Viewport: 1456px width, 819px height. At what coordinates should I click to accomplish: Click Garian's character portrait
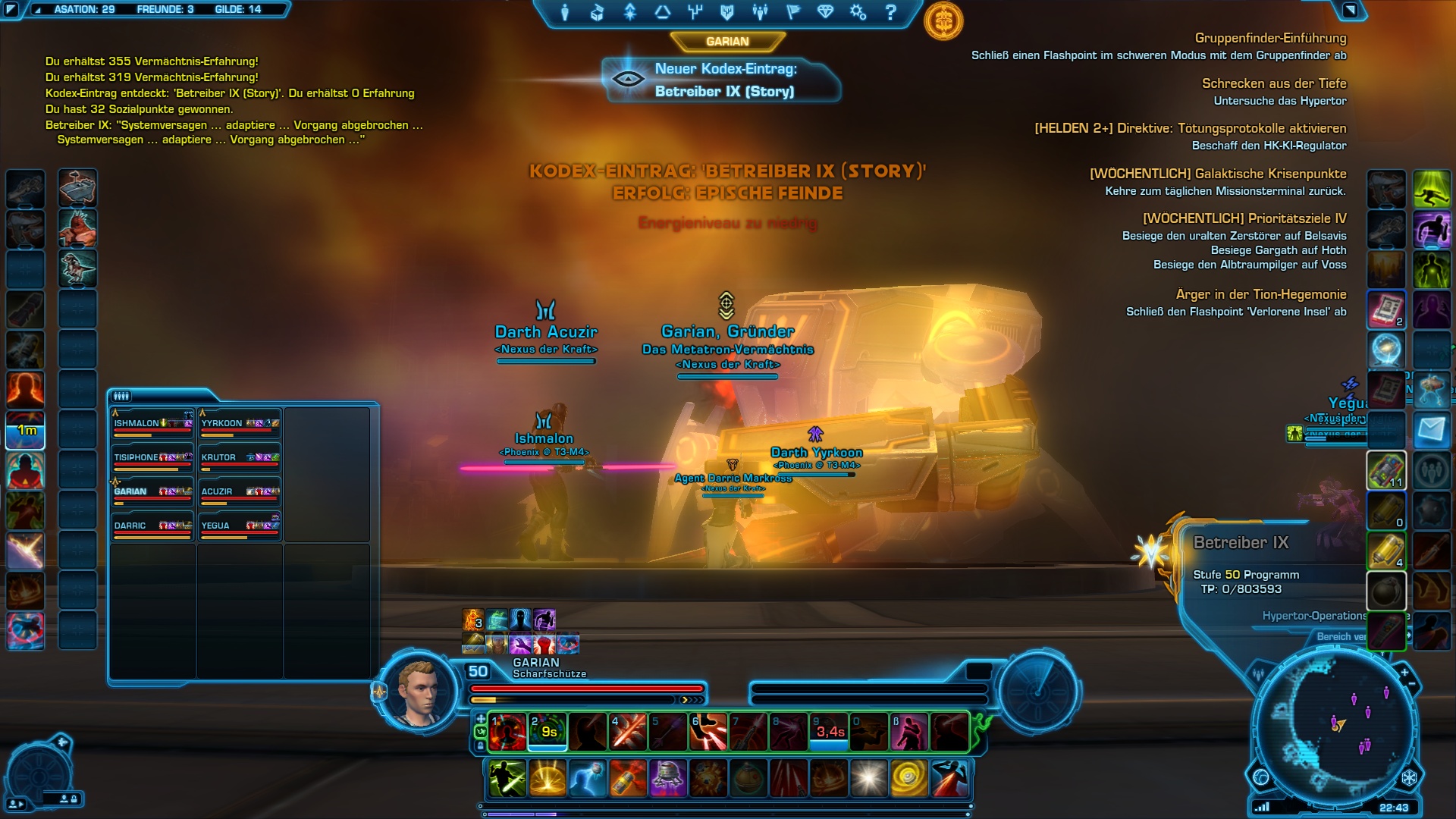pyautogui.click(x=418, y=692)
